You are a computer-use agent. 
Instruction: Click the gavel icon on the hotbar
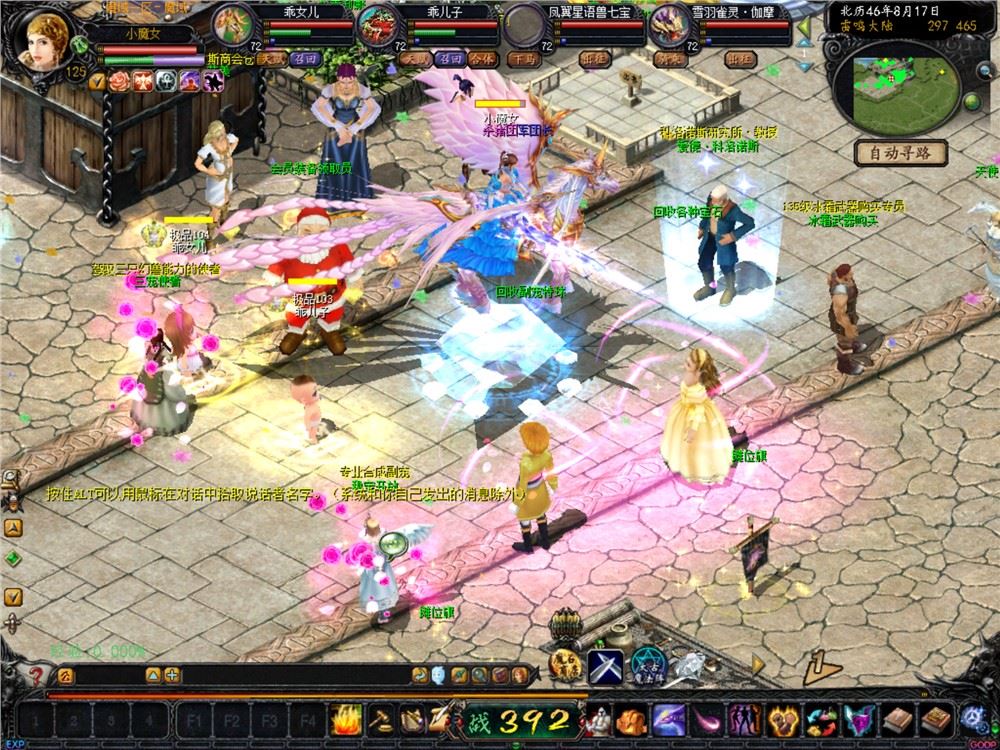pos(379,718)
